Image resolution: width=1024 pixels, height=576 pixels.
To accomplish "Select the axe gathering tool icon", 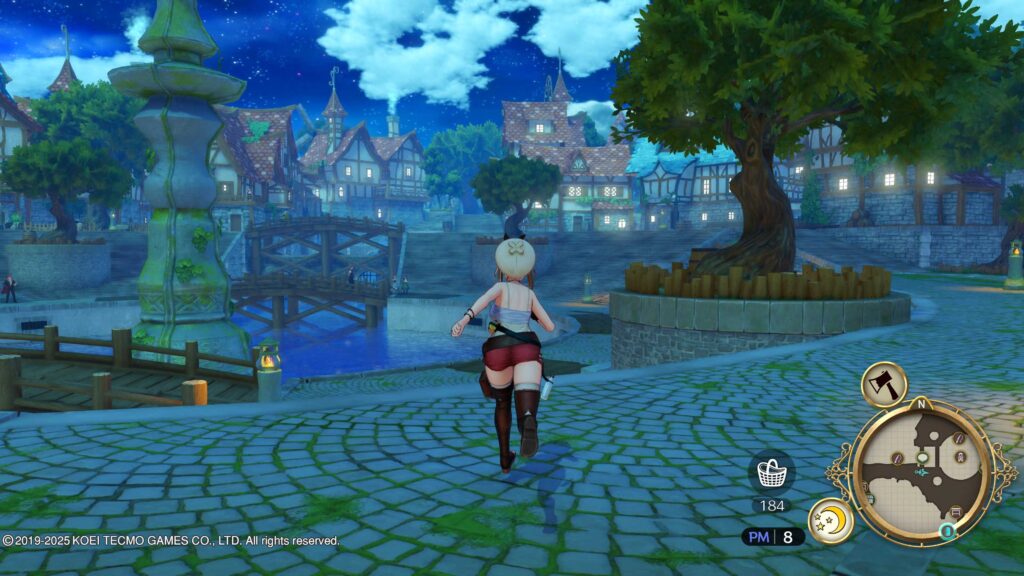I will pos(884,383).
